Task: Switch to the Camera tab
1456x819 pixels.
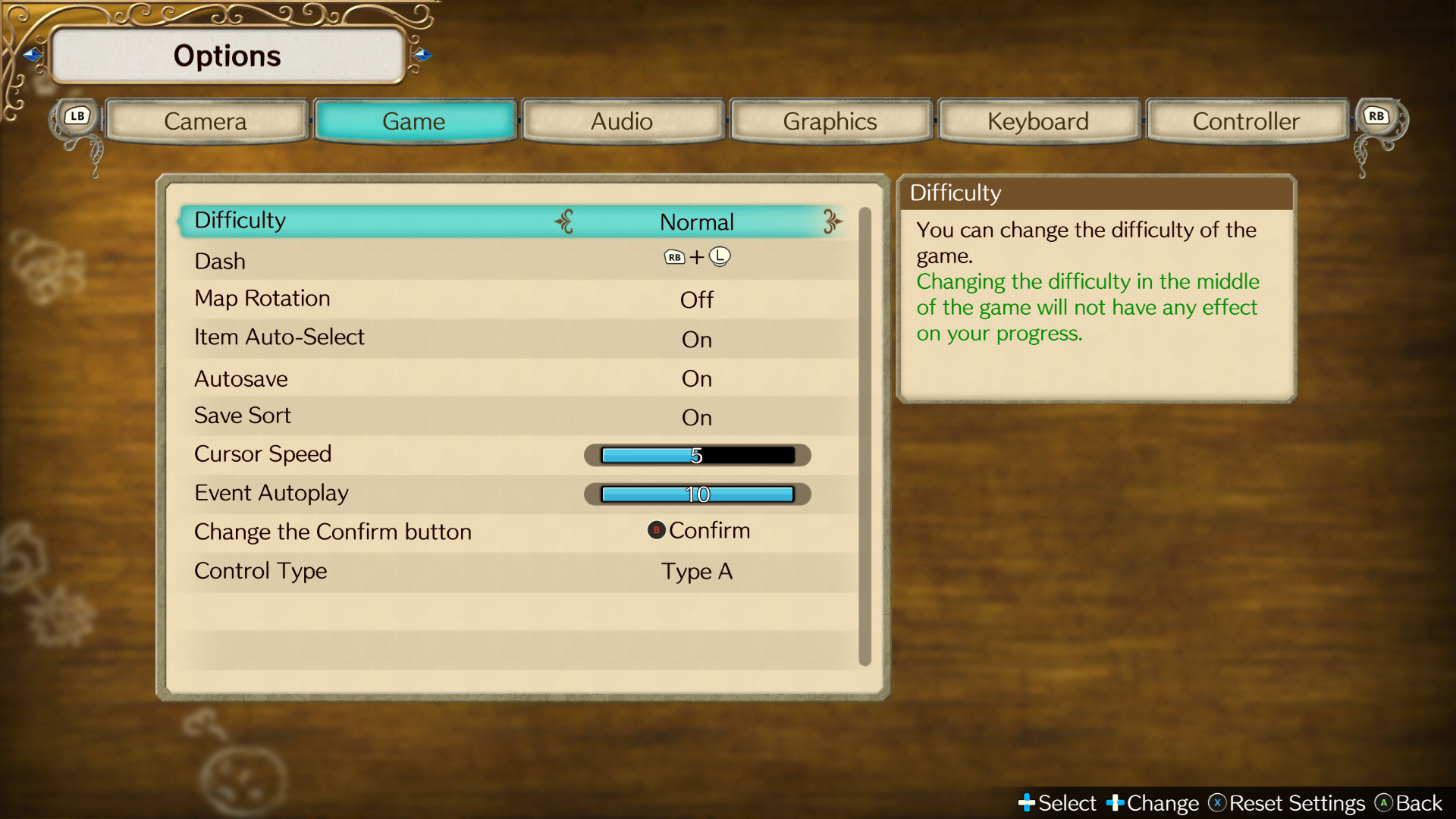Action: (206, 121)
